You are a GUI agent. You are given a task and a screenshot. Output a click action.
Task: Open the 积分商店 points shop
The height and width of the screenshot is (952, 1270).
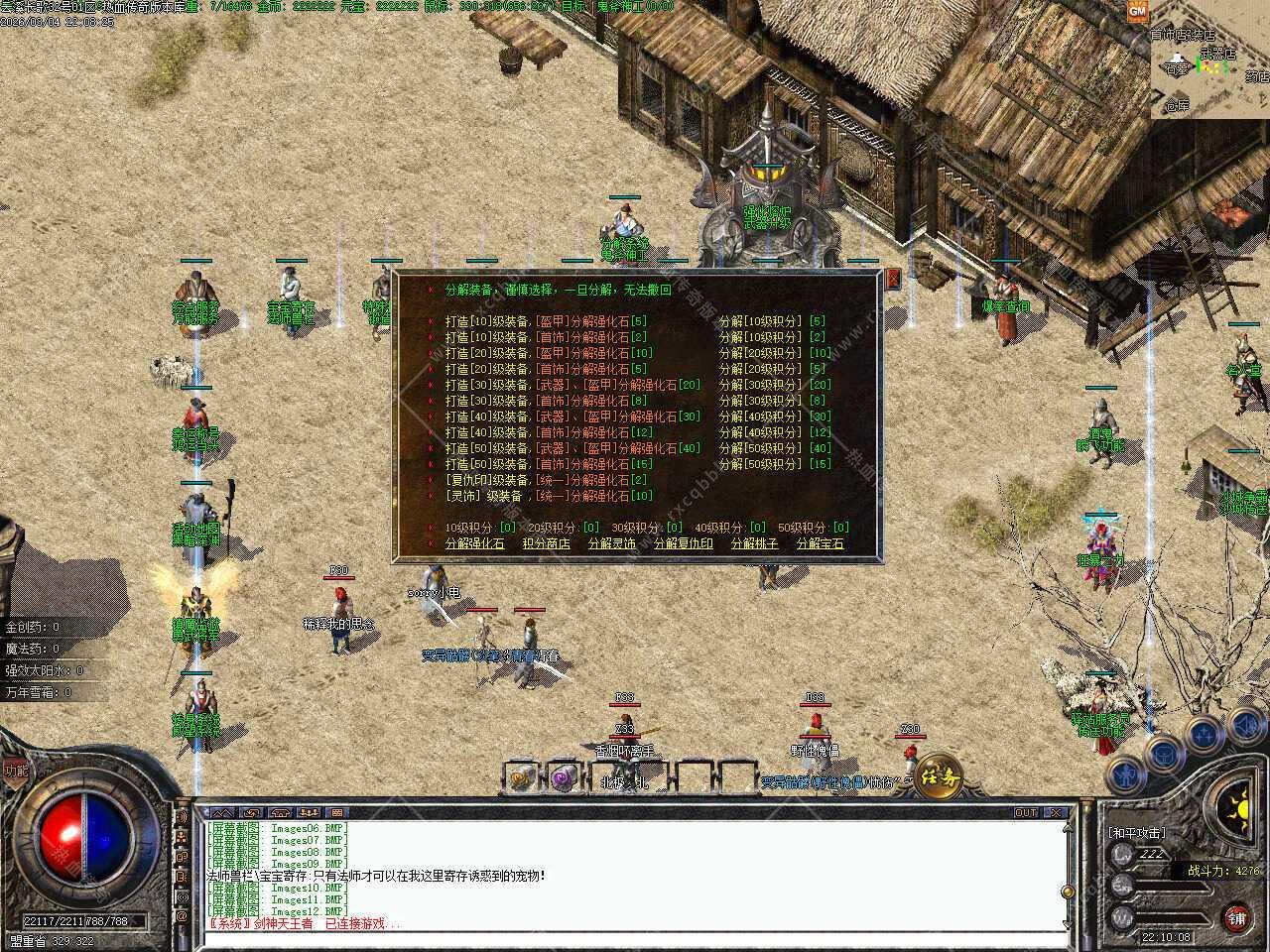546,543
